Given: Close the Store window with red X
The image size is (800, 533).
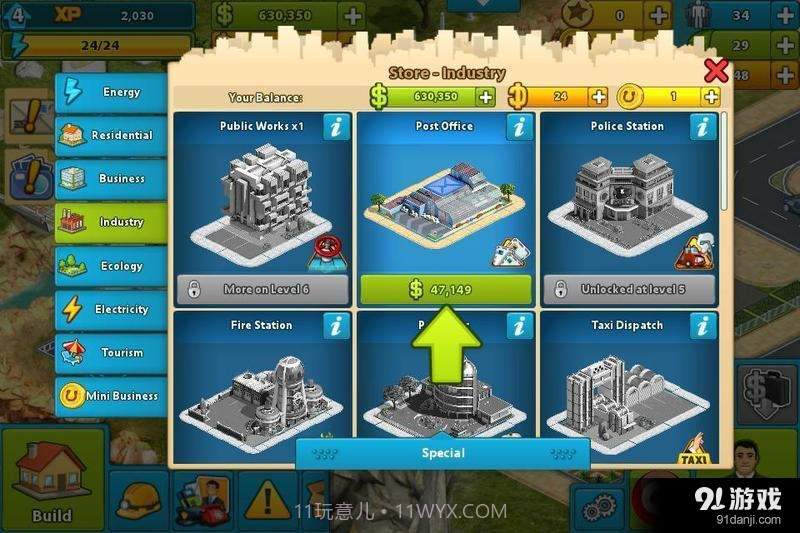Looking at the screenshot, I should point(716,71).
